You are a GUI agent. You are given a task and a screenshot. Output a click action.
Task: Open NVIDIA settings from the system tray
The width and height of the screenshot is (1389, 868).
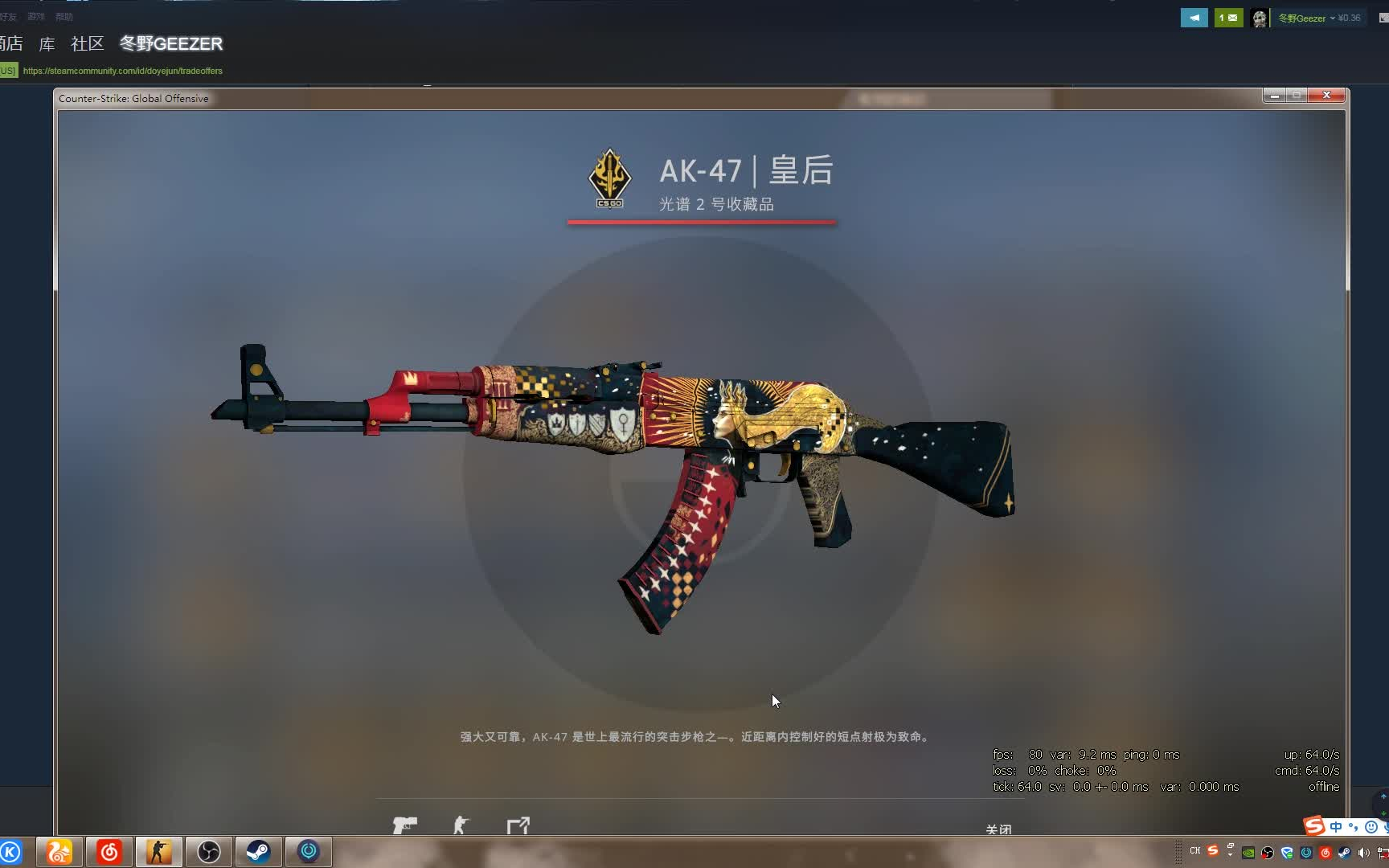1248,854
